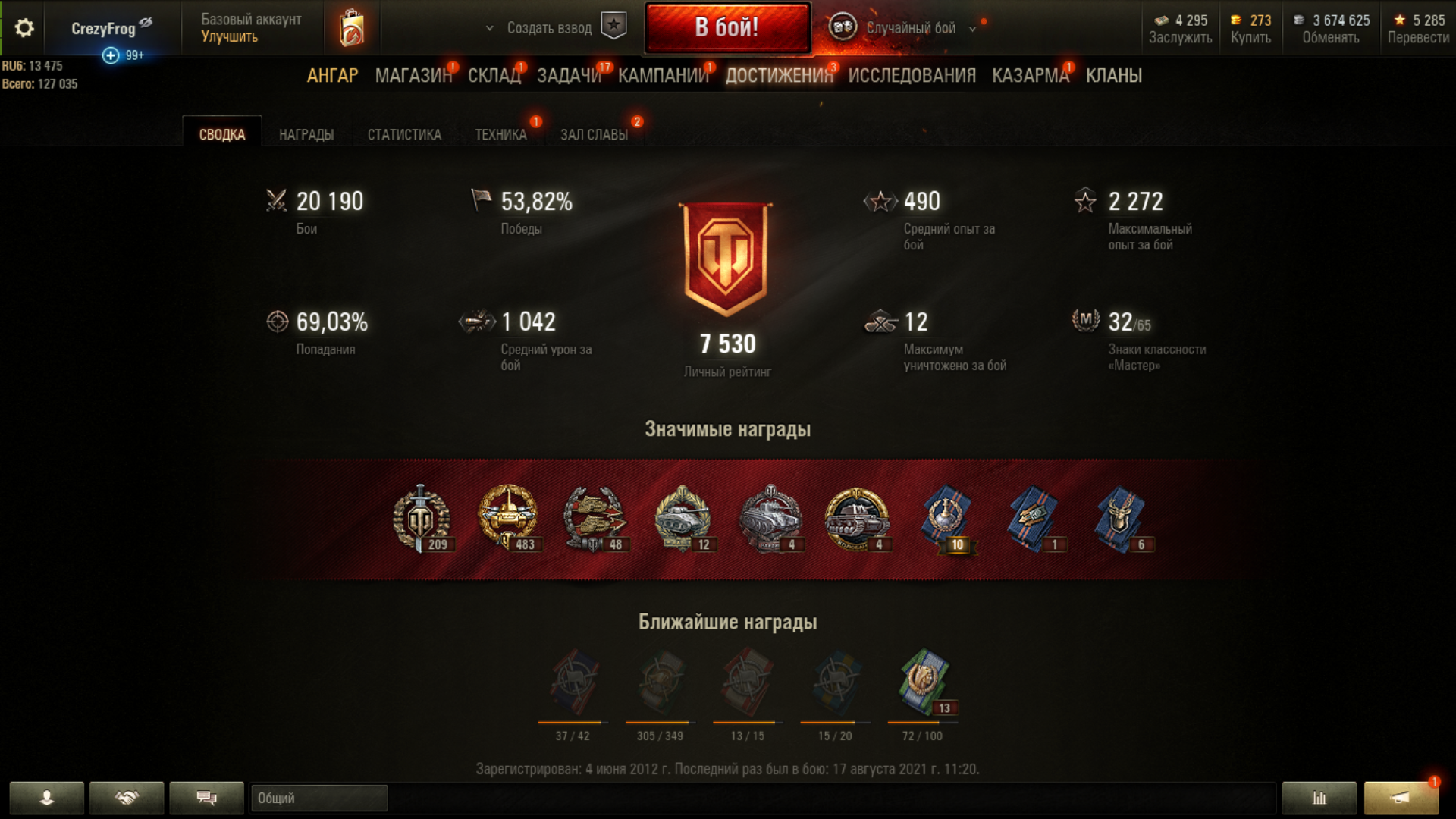
Task: Open the ИССЛЕДОВАНИЯ menu section
Action: click(912, 75)
